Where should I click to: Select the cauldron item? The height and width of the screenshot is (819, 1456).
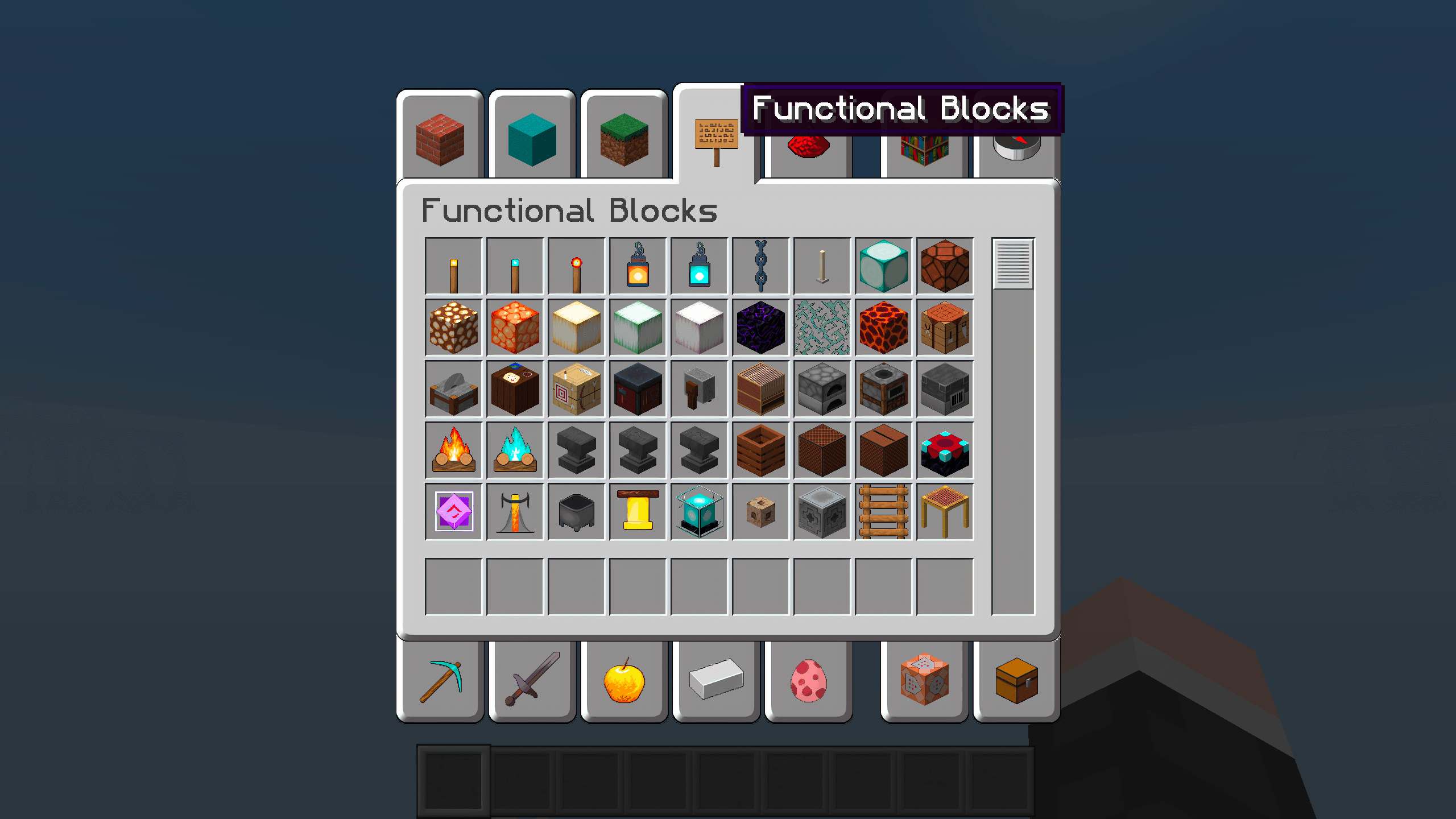coord(576,511)
